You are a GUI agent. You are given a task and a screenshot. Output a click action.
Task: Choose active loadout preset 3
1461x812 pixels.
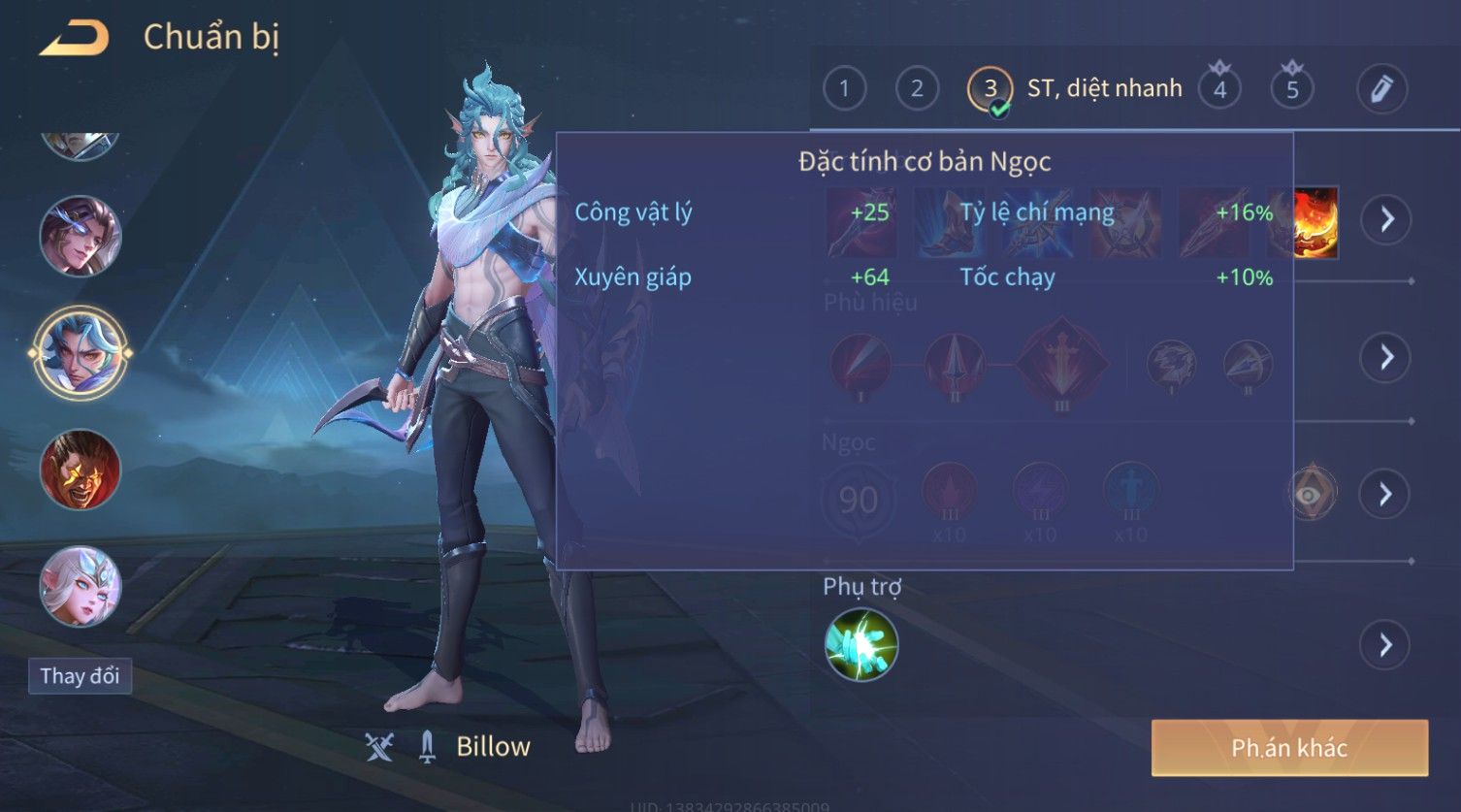coord(990,89)
